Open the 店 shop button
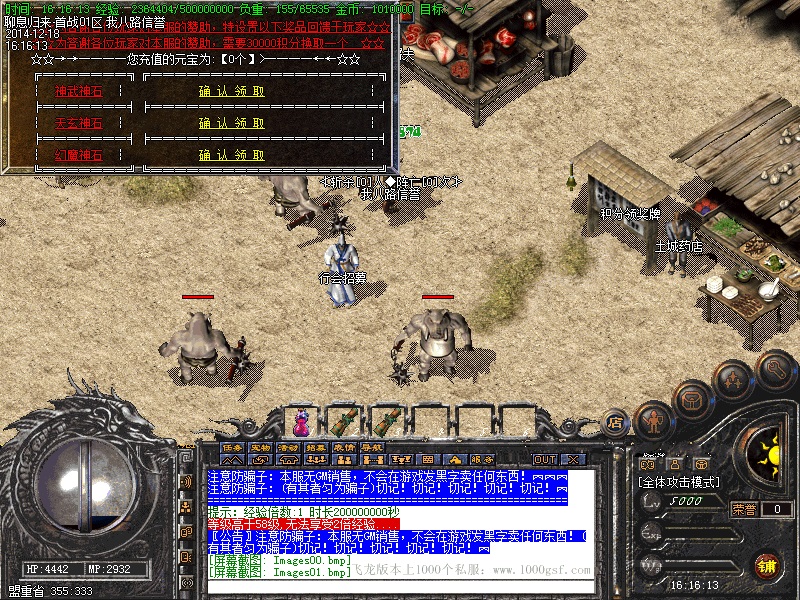This screenshot has width=800, height=600. pyautogui.click(x=615, y=424)
